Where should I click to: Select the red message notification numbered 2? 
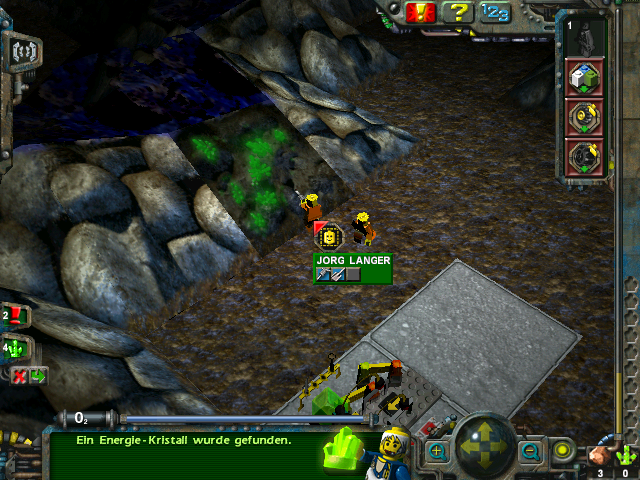click(16, 316)
